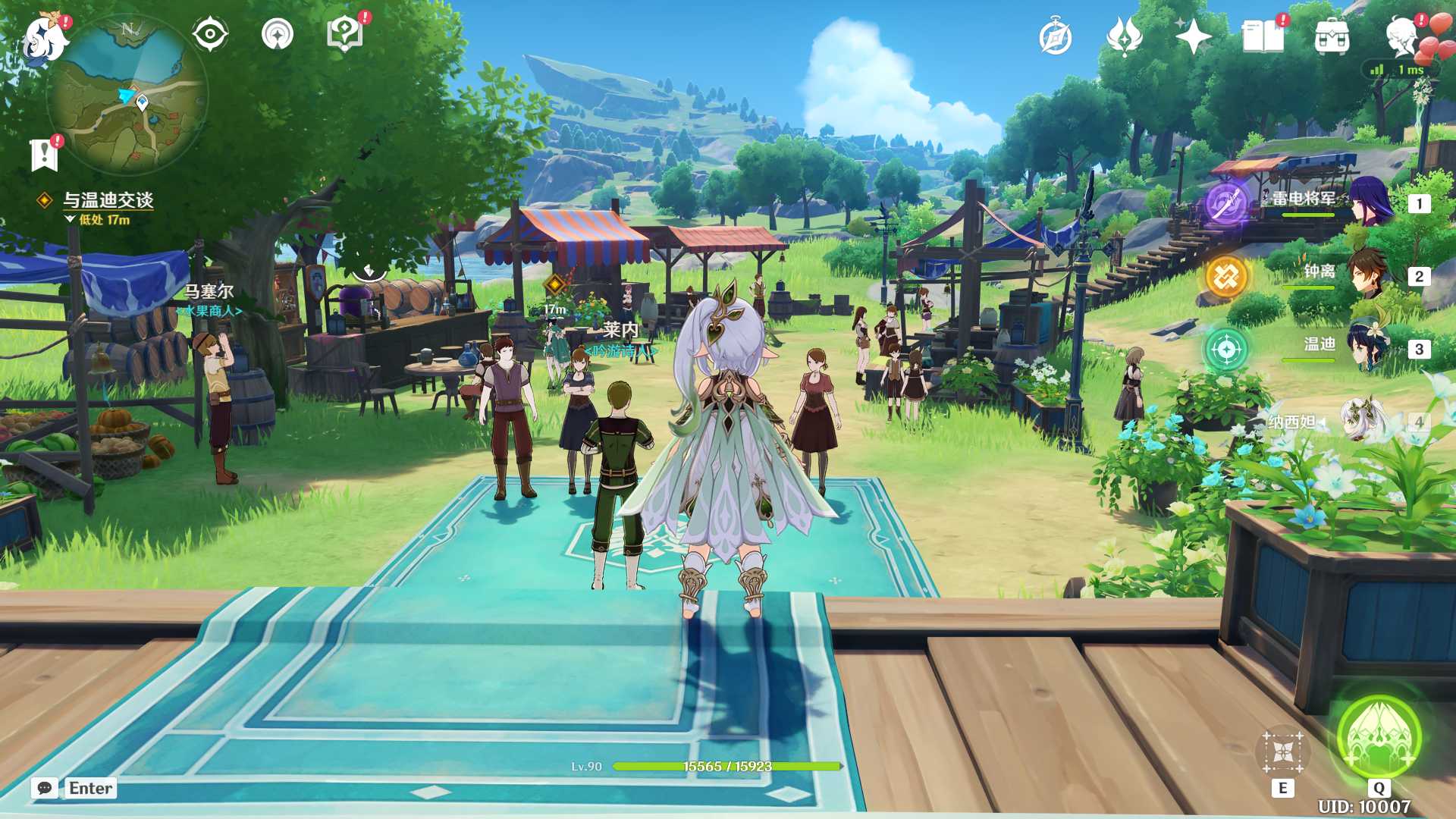Viewport: 1456px width, 819px height.
Task: Activate 钟离's orange geo burst icon
Action: 1226,277
